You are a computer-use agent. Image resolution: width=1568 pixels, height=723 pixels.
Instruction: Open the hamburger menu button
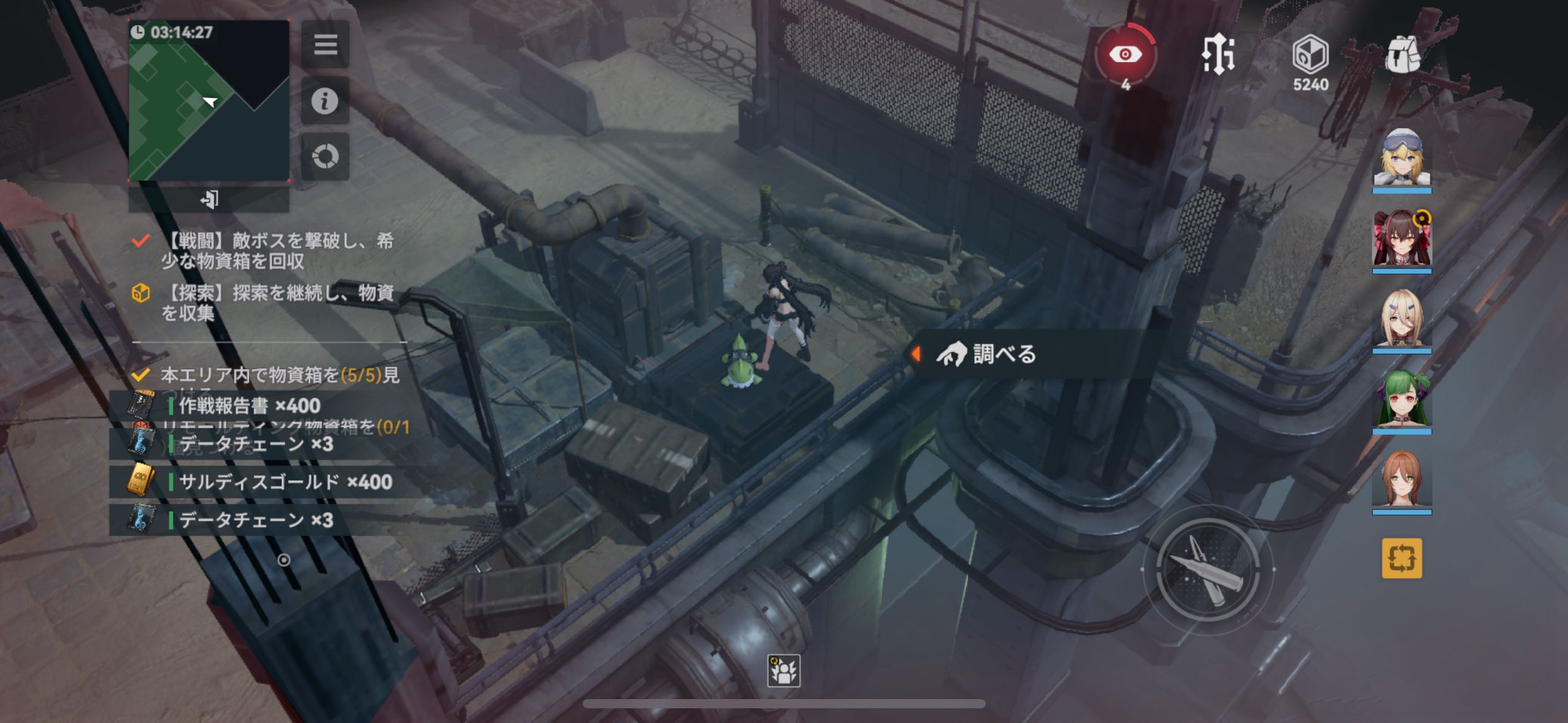pos(325,44)
